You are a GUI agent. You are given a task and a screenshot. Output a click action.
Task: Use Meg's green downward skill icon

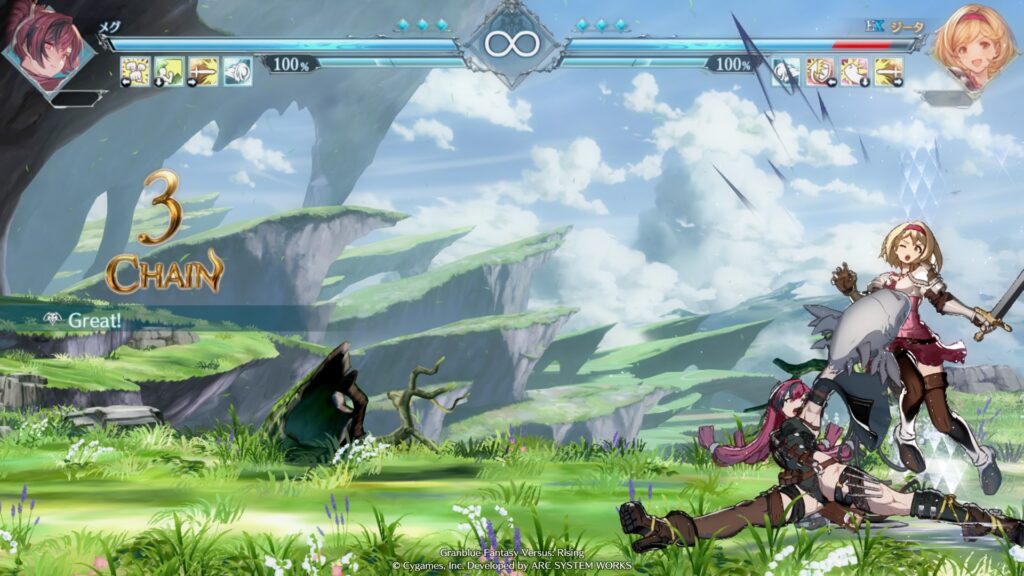coord(169,71)
